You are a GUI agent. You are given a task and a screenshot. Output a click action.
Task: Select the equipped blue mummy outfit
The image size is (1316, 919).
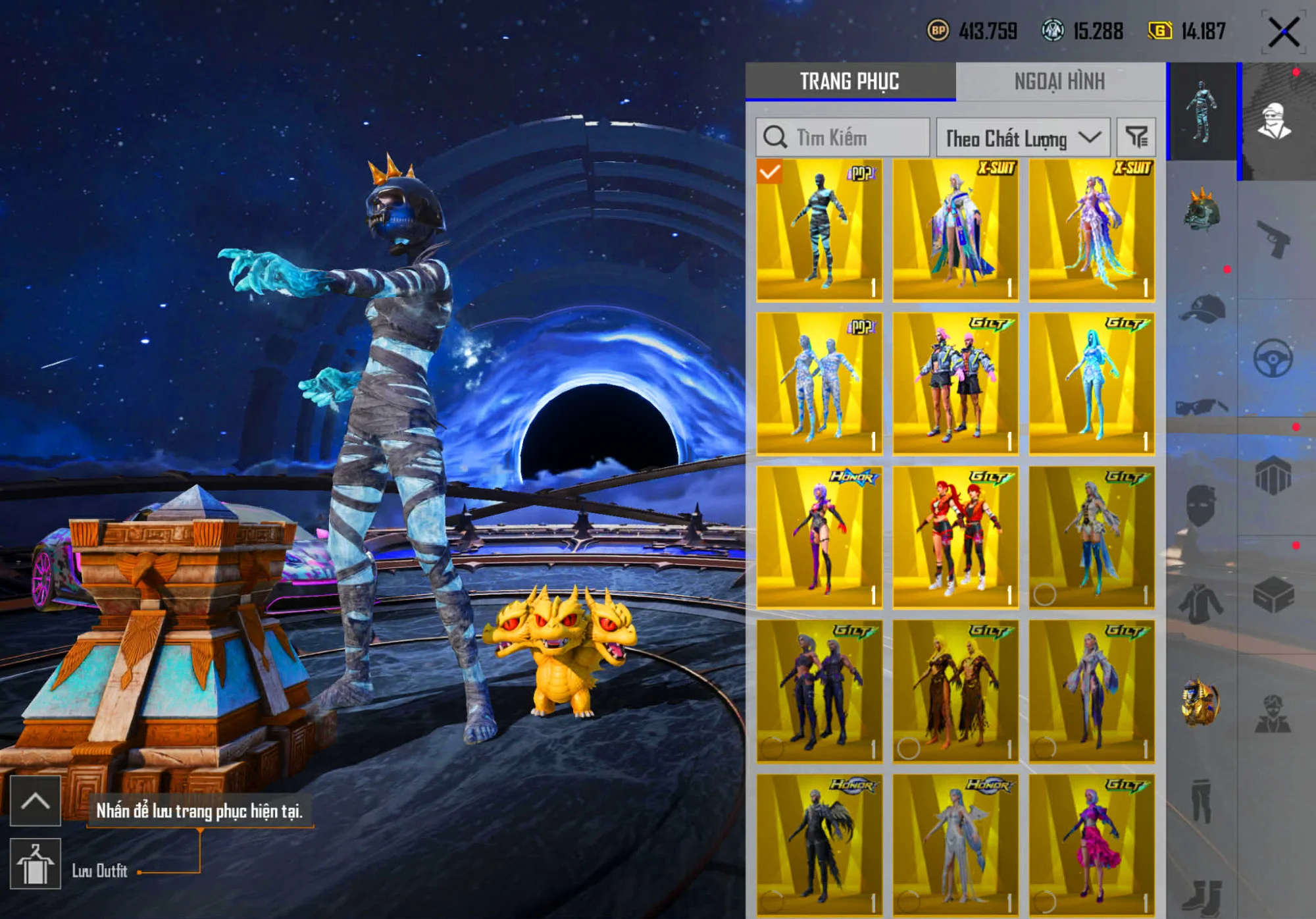(819, 230)
